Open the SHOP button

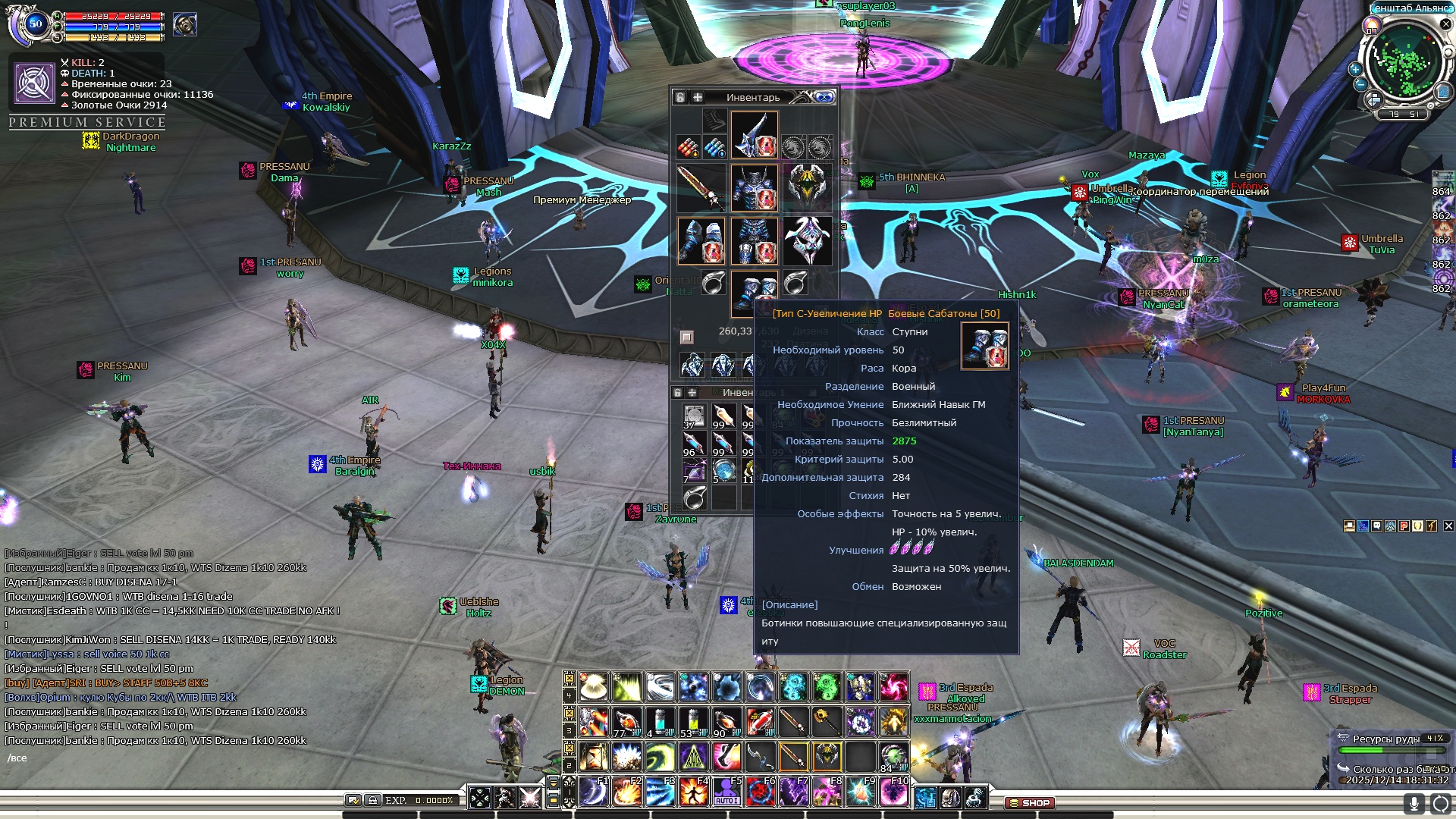1029,802
